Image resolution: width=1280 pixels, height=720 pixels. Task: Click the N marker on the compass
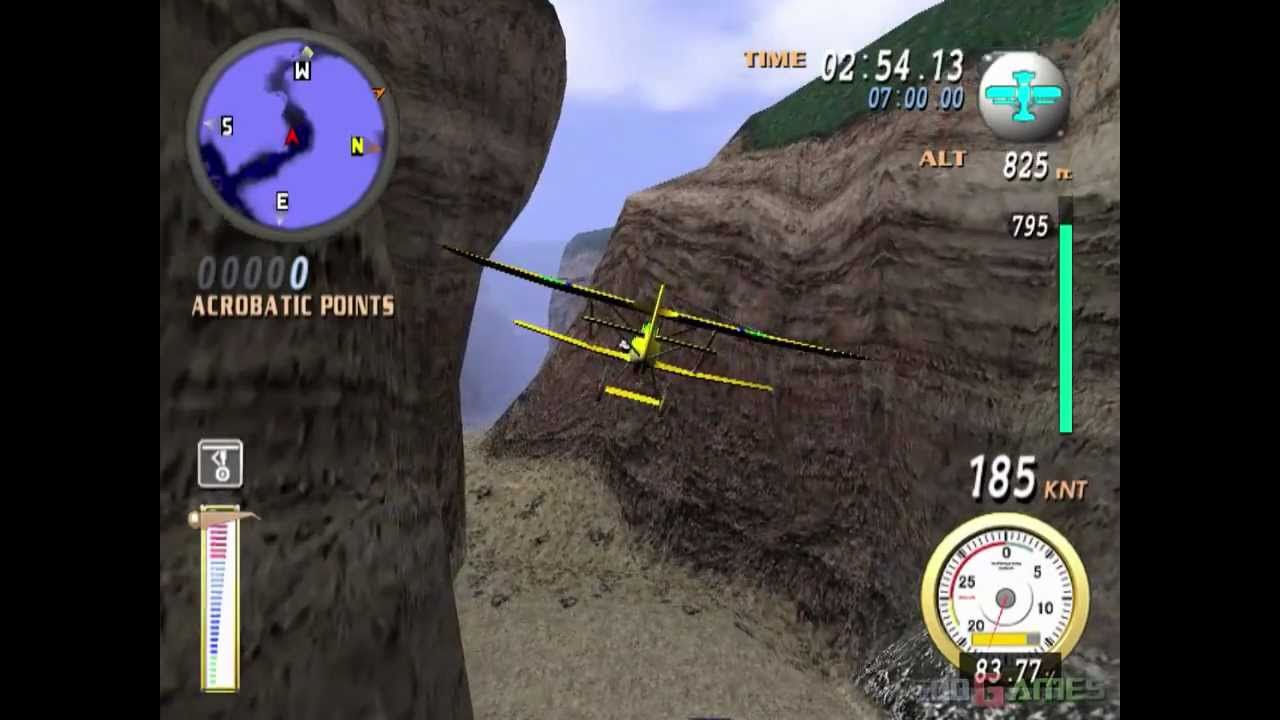pos(356,146)
